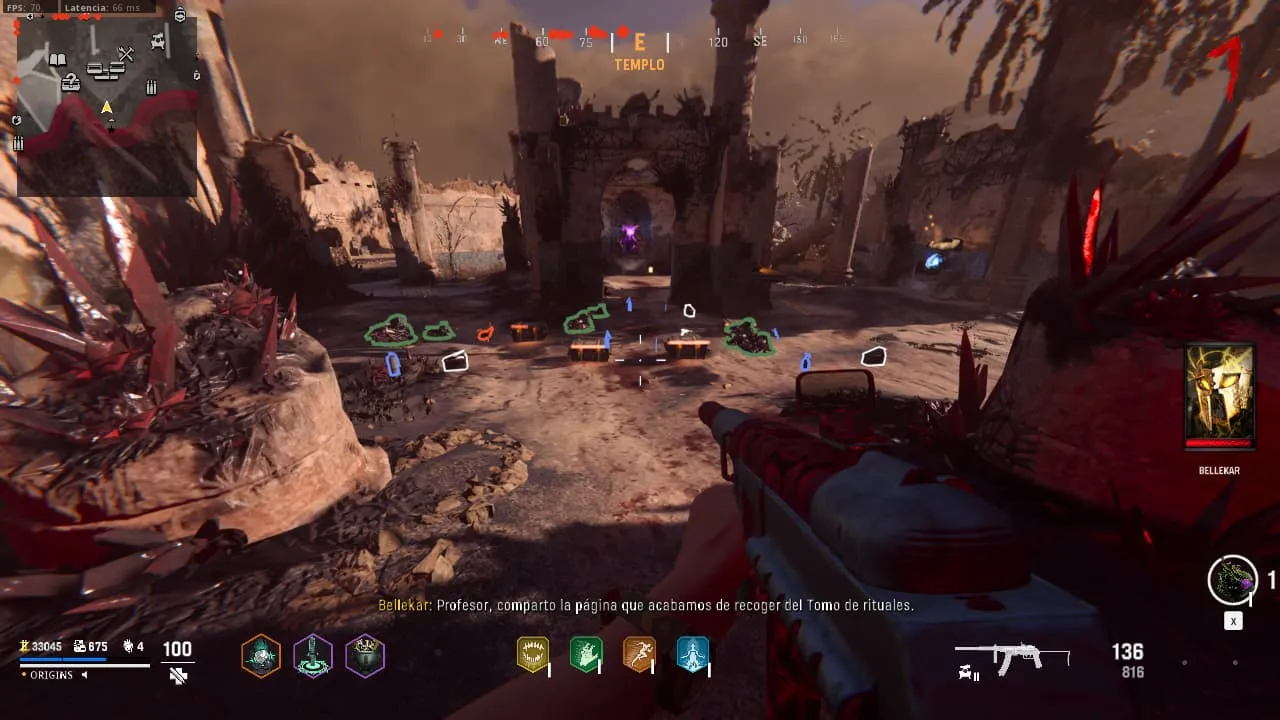Select the turret pedestal hexagon icon

pos(313,657)
